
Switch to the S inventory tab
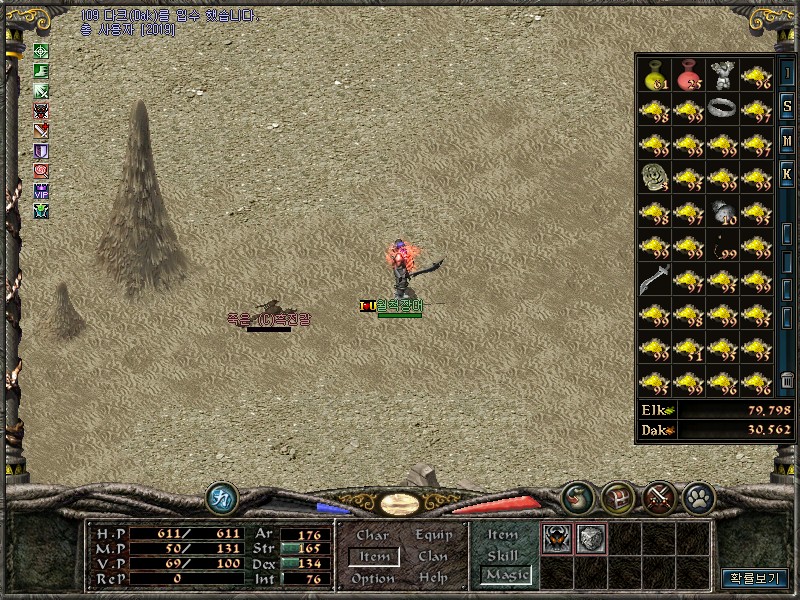point(787,107)
